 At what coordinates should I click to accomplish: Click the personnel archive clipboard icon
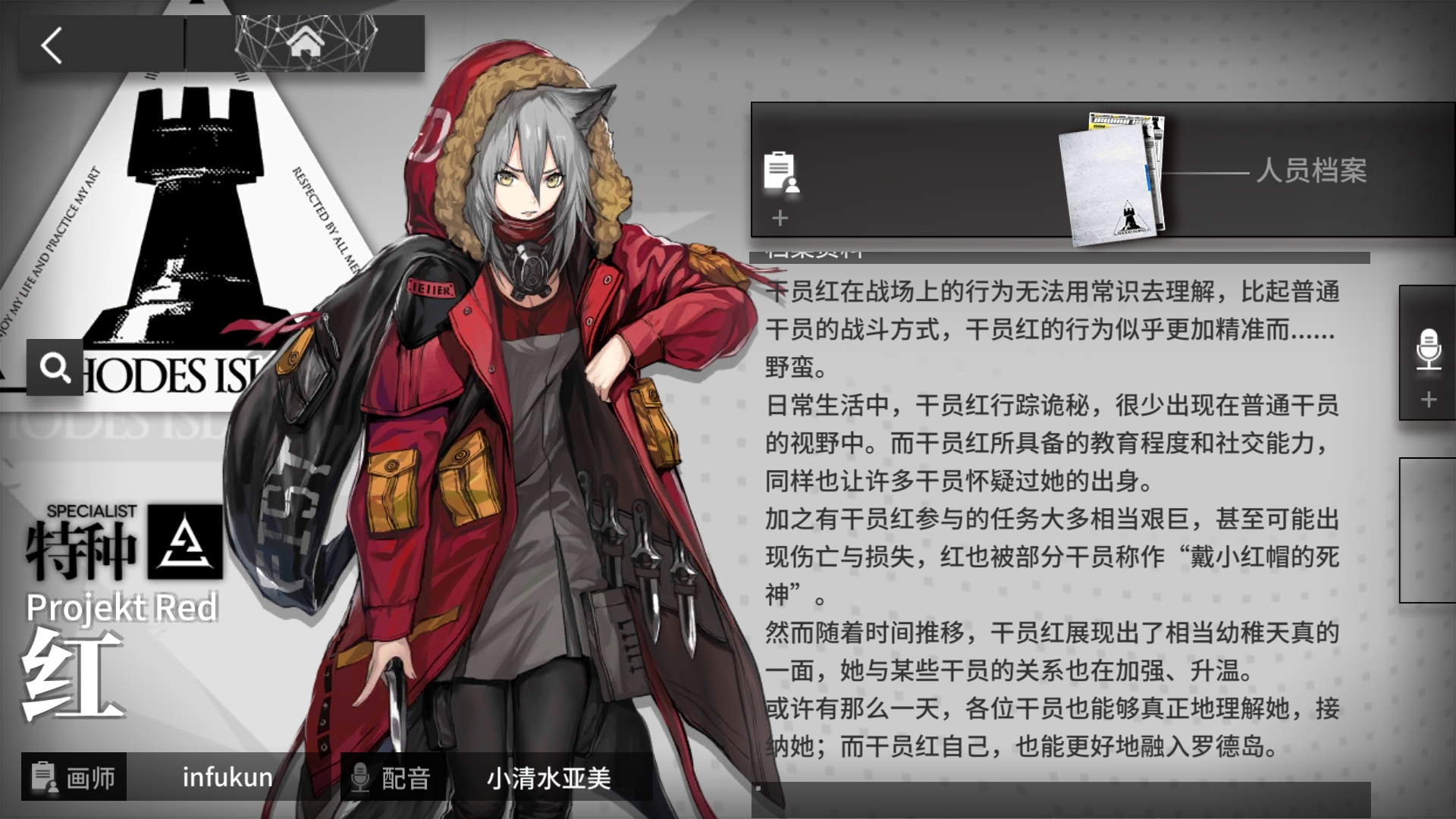[x=780, y=171]
